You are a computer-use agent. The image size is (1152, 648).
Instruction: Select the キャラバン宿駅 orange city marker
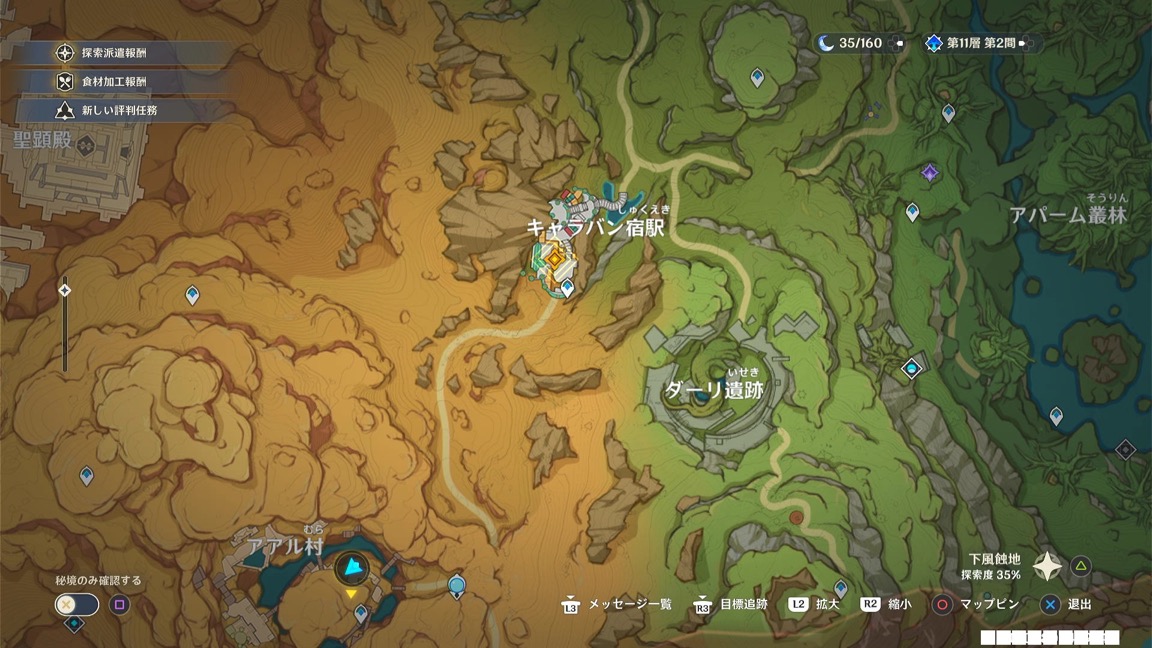[x=553, y=258]
